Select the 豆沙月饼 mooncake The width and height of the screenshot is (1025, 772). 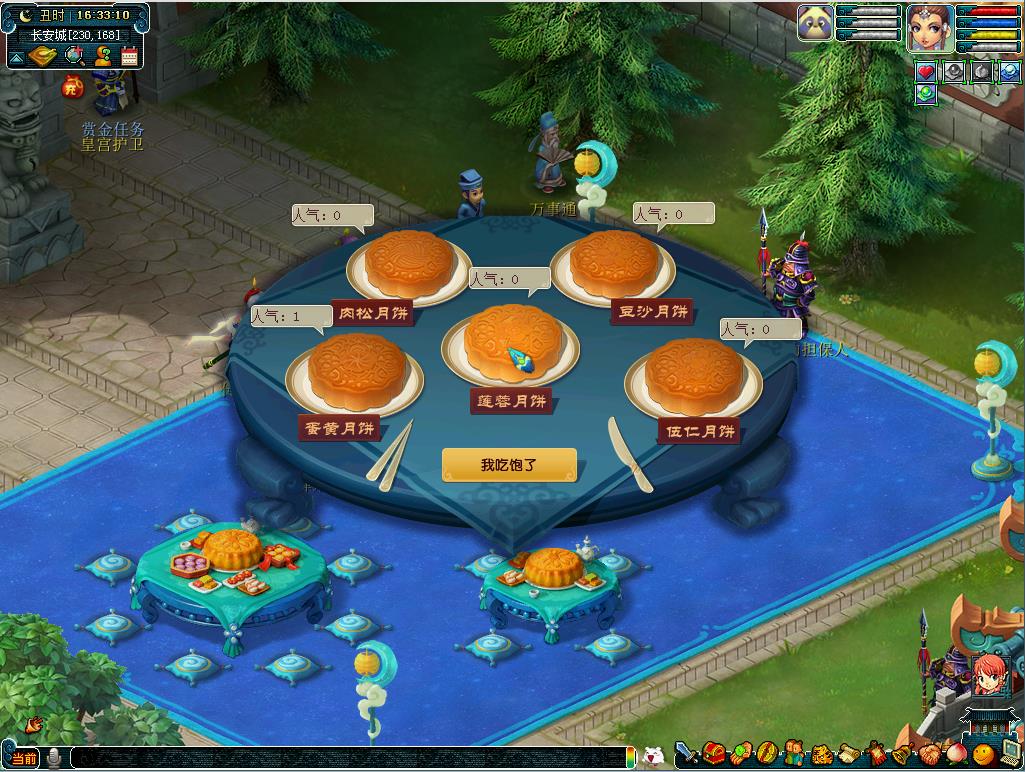click(x=614, y=264)
